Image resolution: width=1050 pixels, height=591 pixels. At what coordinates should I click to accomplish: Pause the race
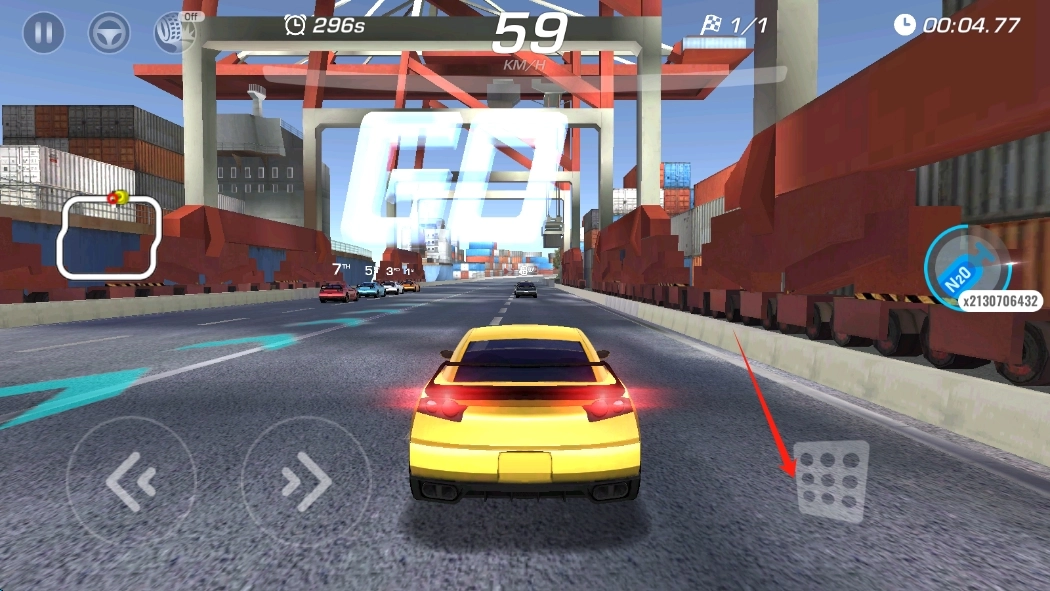point(44,33)
